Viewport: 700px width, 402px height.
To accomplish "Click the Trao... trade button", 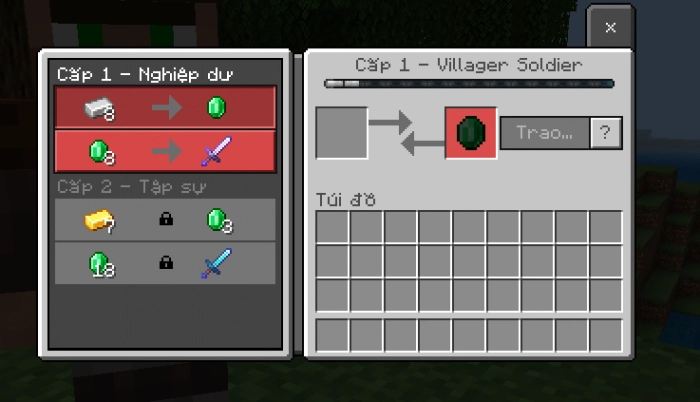I will pos(545,133).
